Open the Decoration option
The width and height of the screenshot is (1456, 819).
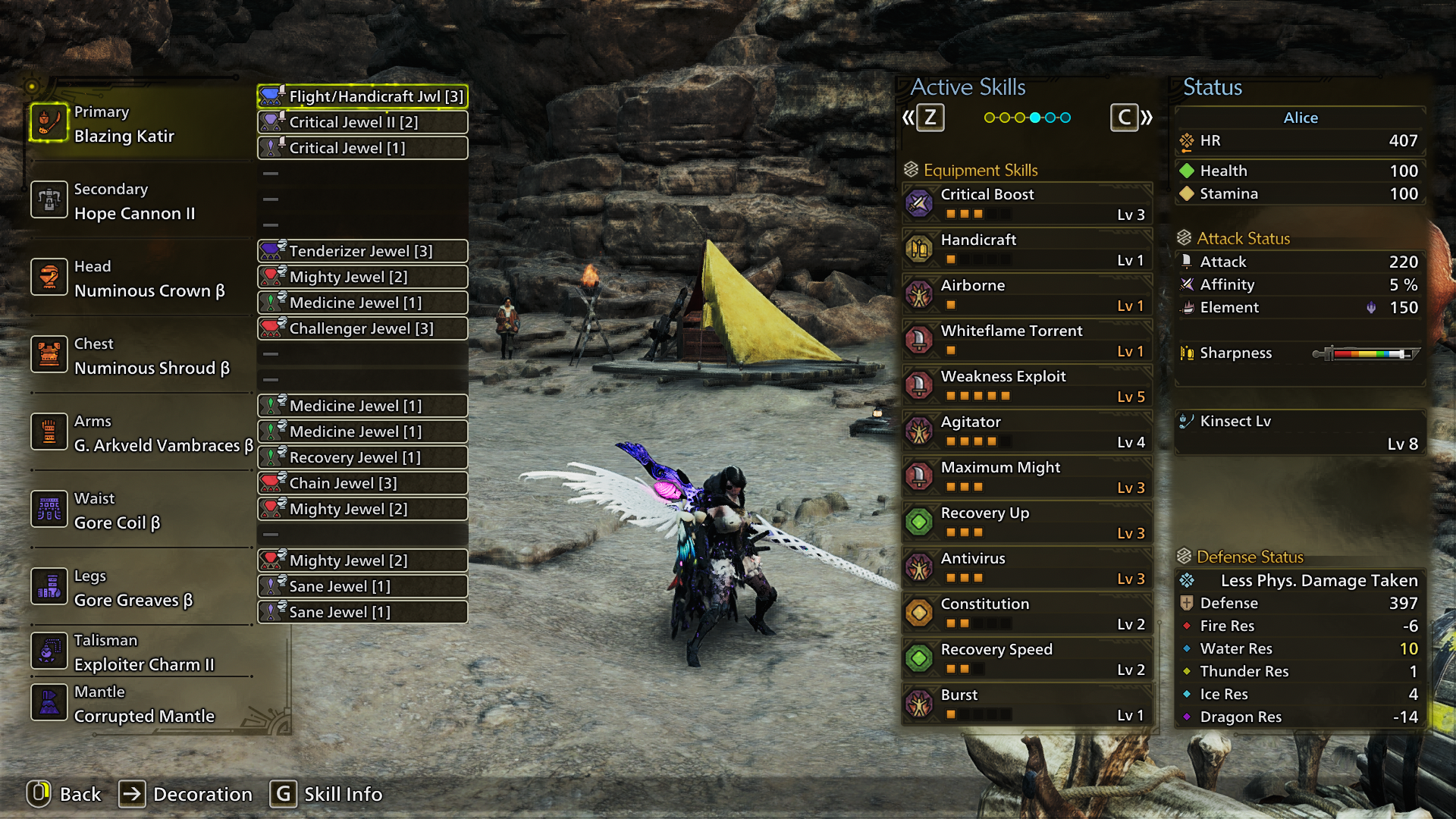click(187, 794)
